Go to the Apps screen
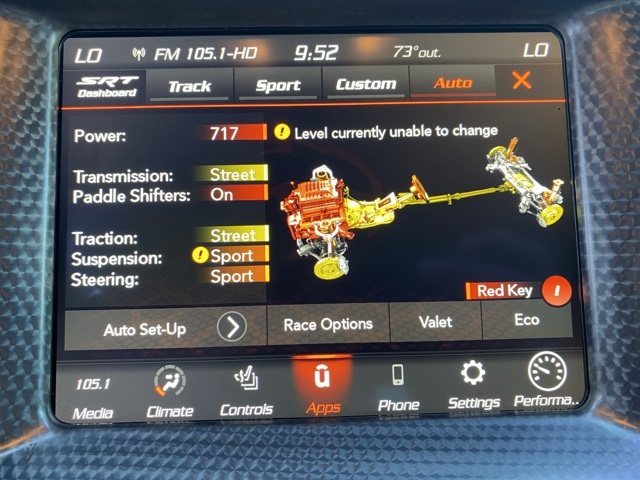640x480 pixels. tap(323, 388)
